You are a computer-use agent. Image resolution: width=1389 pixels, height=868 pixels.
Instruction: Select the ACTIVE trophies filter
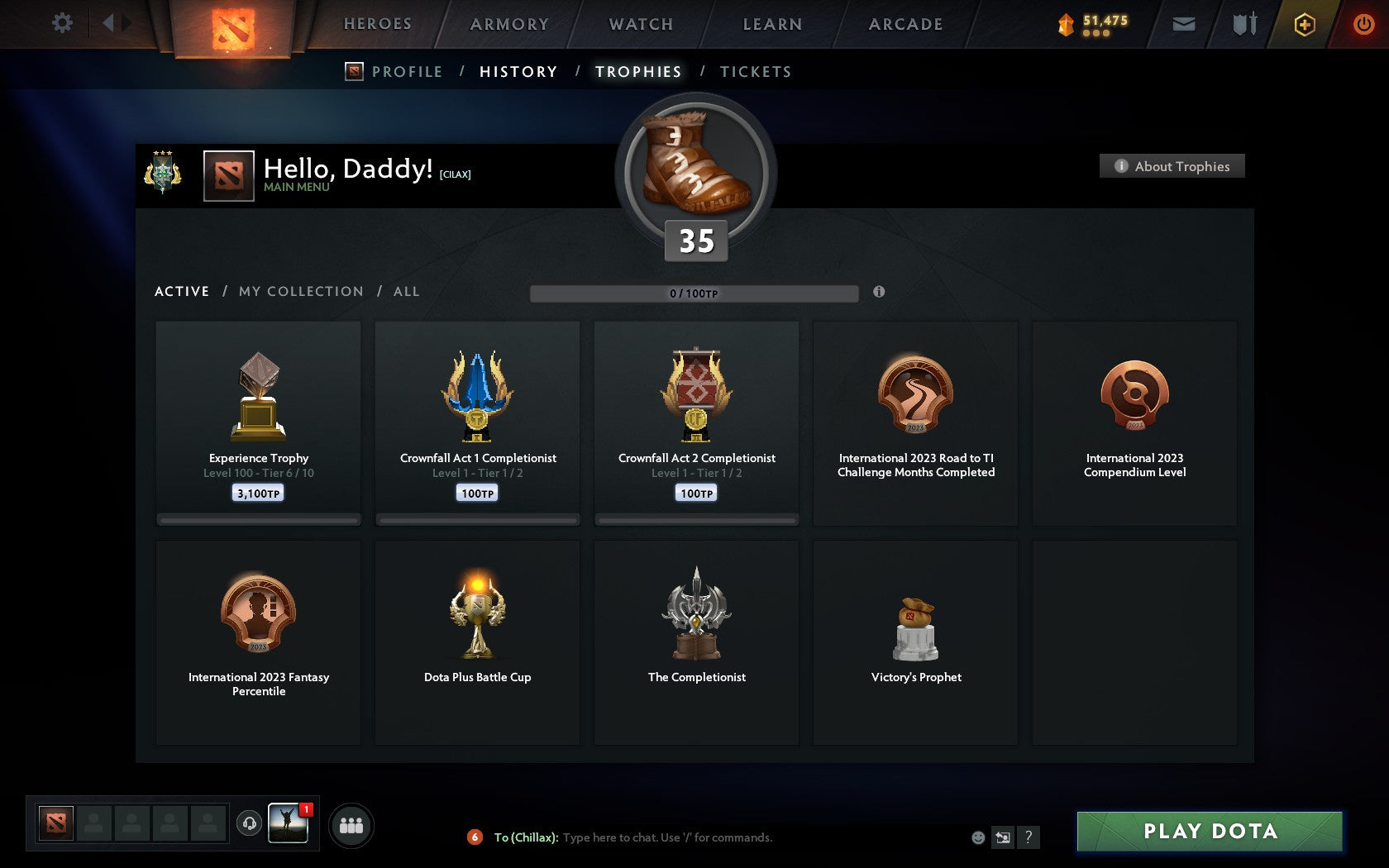point(182,291)
